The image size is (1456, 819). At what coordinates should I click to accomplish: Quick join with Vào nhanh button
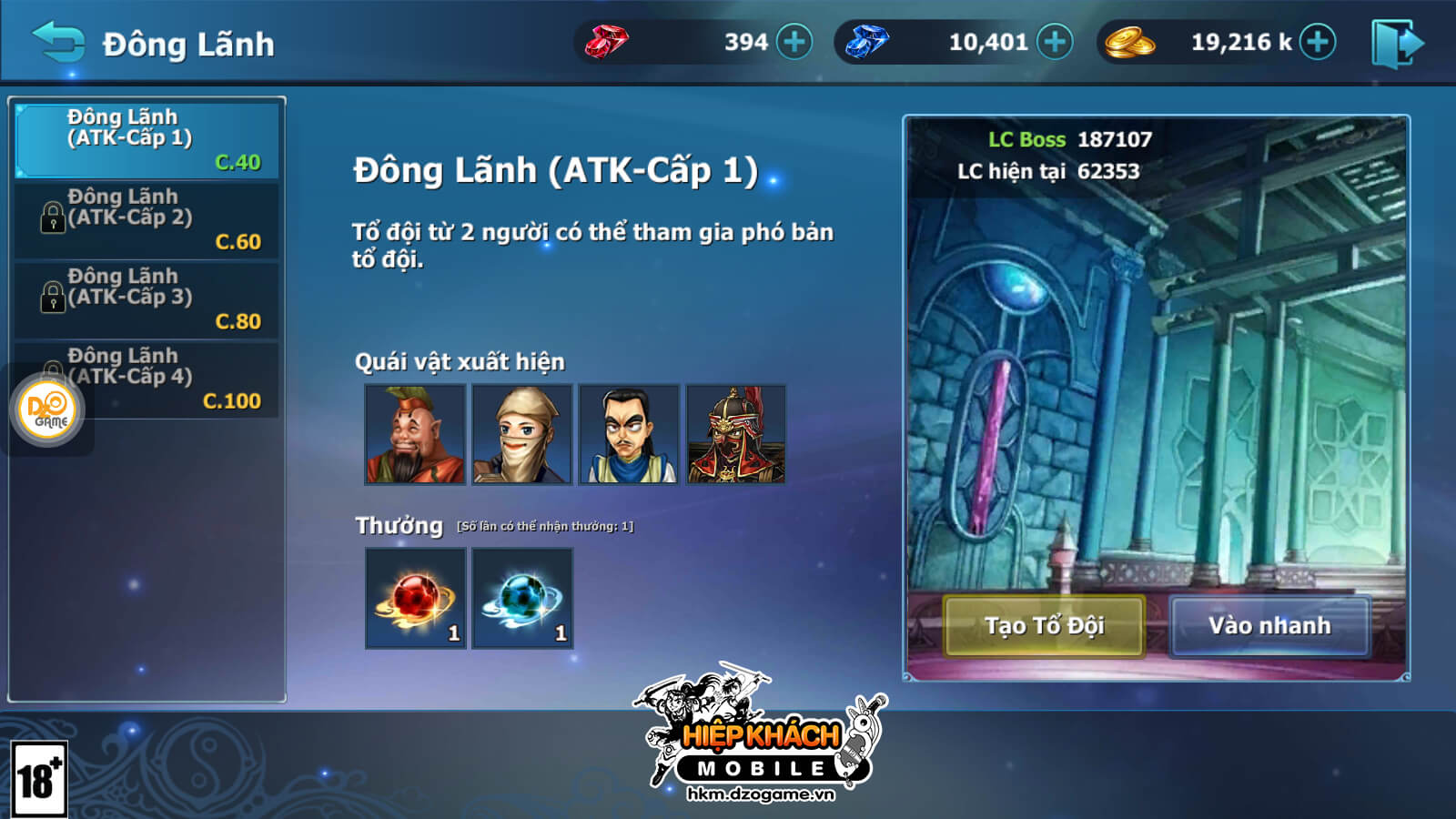click(x=1269, y=626)
